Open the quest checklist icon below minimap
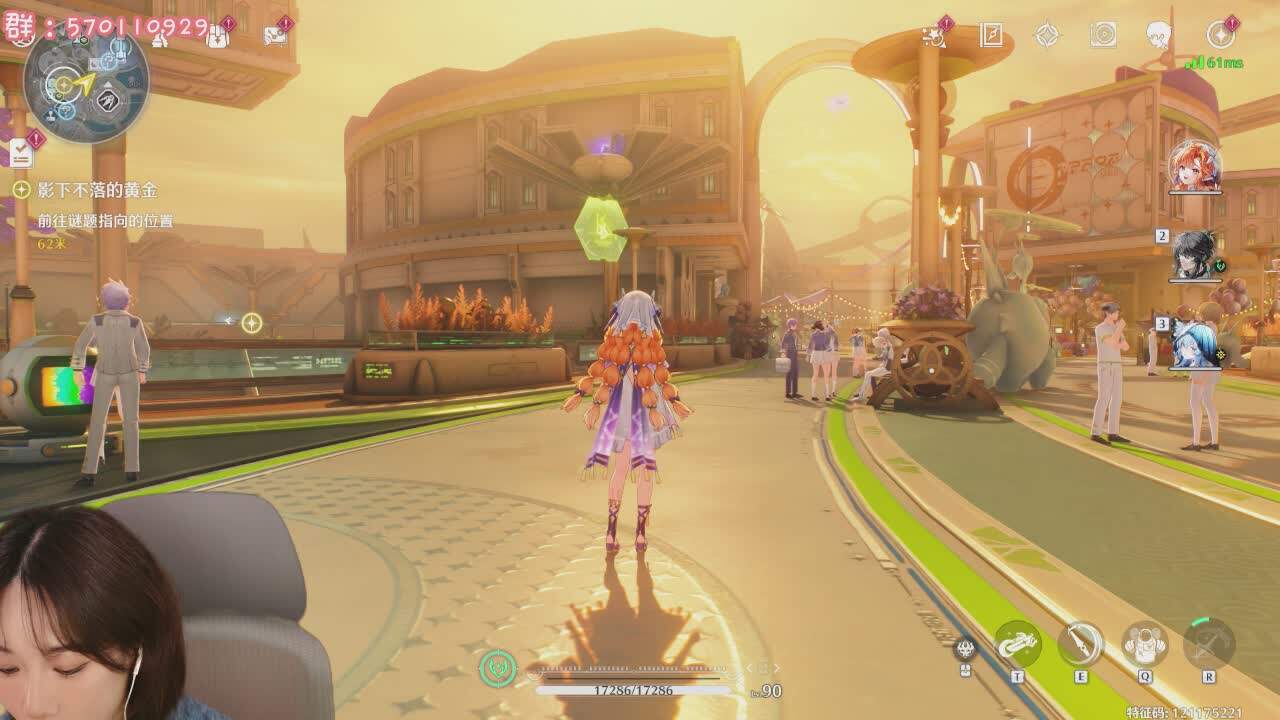Image resolution: width=1280 pixels, height=720 pixels. (22, 153)
